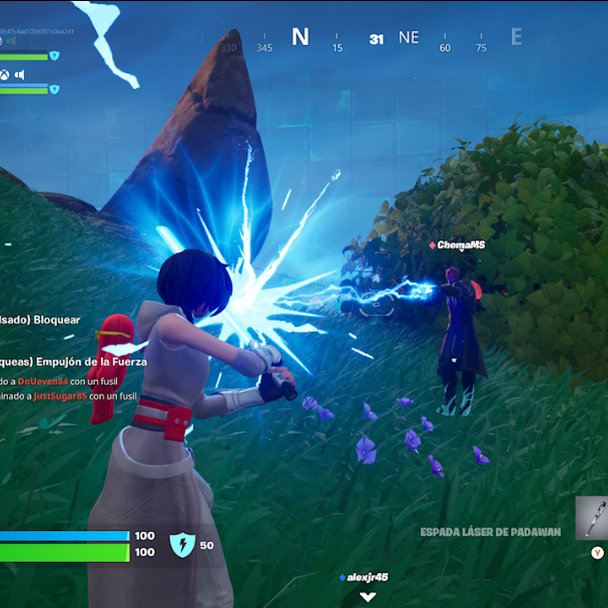Image resolution: width=608 pixels, height=608 pixels.
Task: Click the lightning shield icon
Action: (x=182, y=544)
